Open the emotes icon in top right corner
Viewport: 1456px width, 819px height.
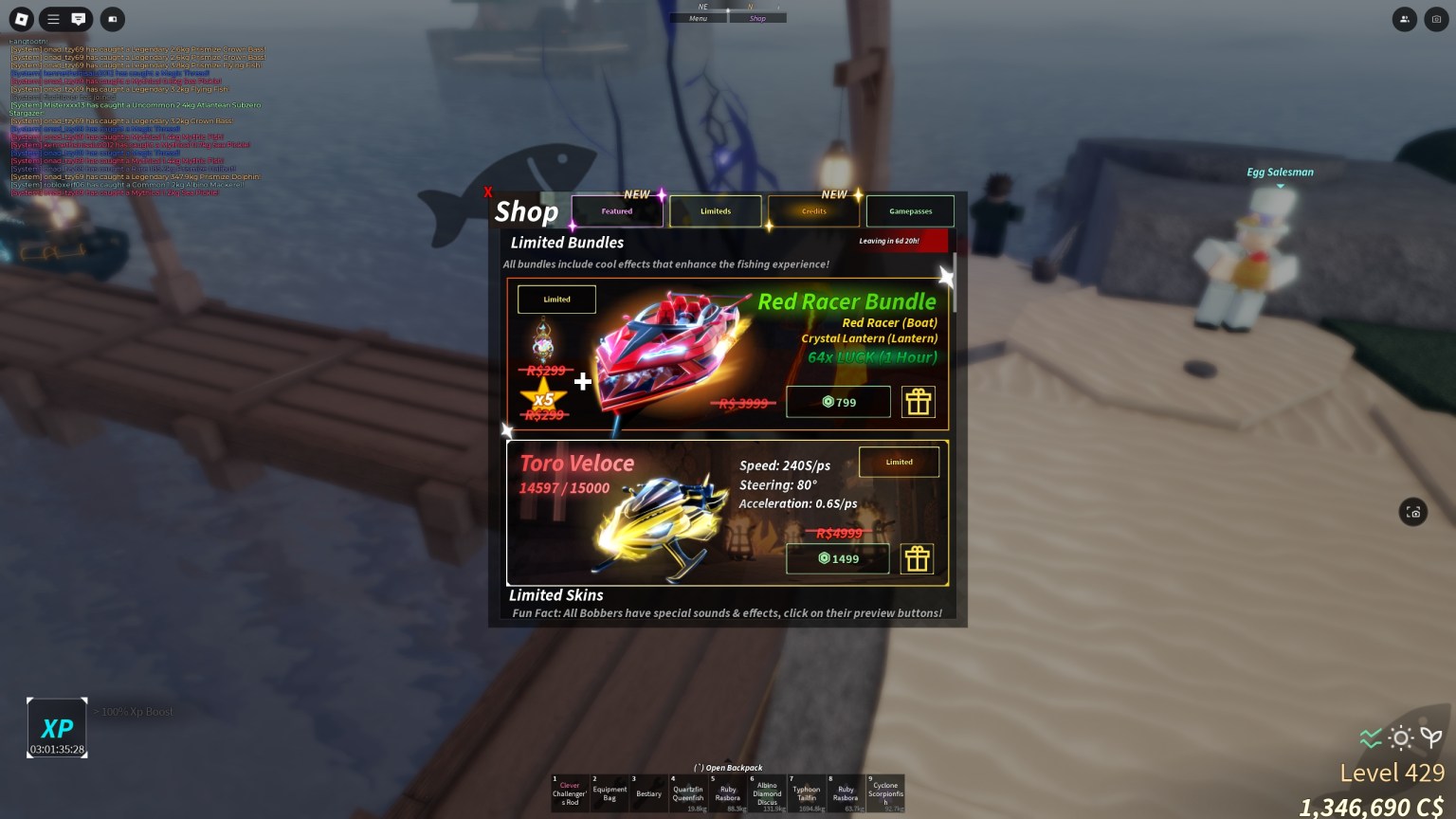click(x=1436, y=19)
